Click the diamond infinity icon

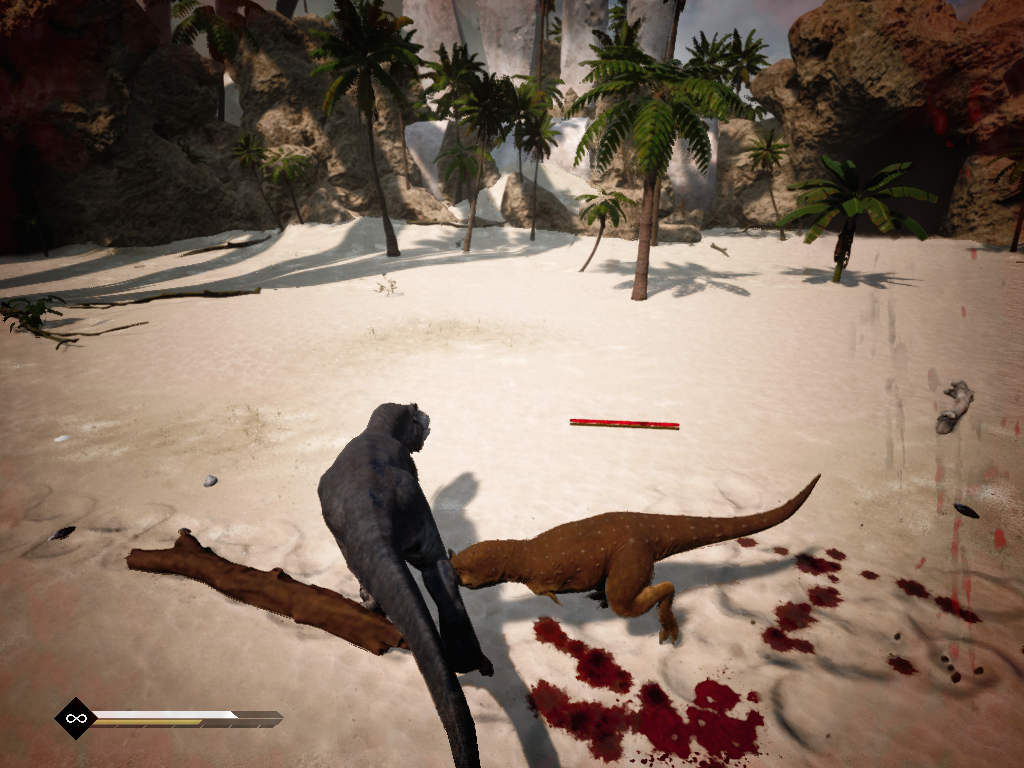click(74, 718)
